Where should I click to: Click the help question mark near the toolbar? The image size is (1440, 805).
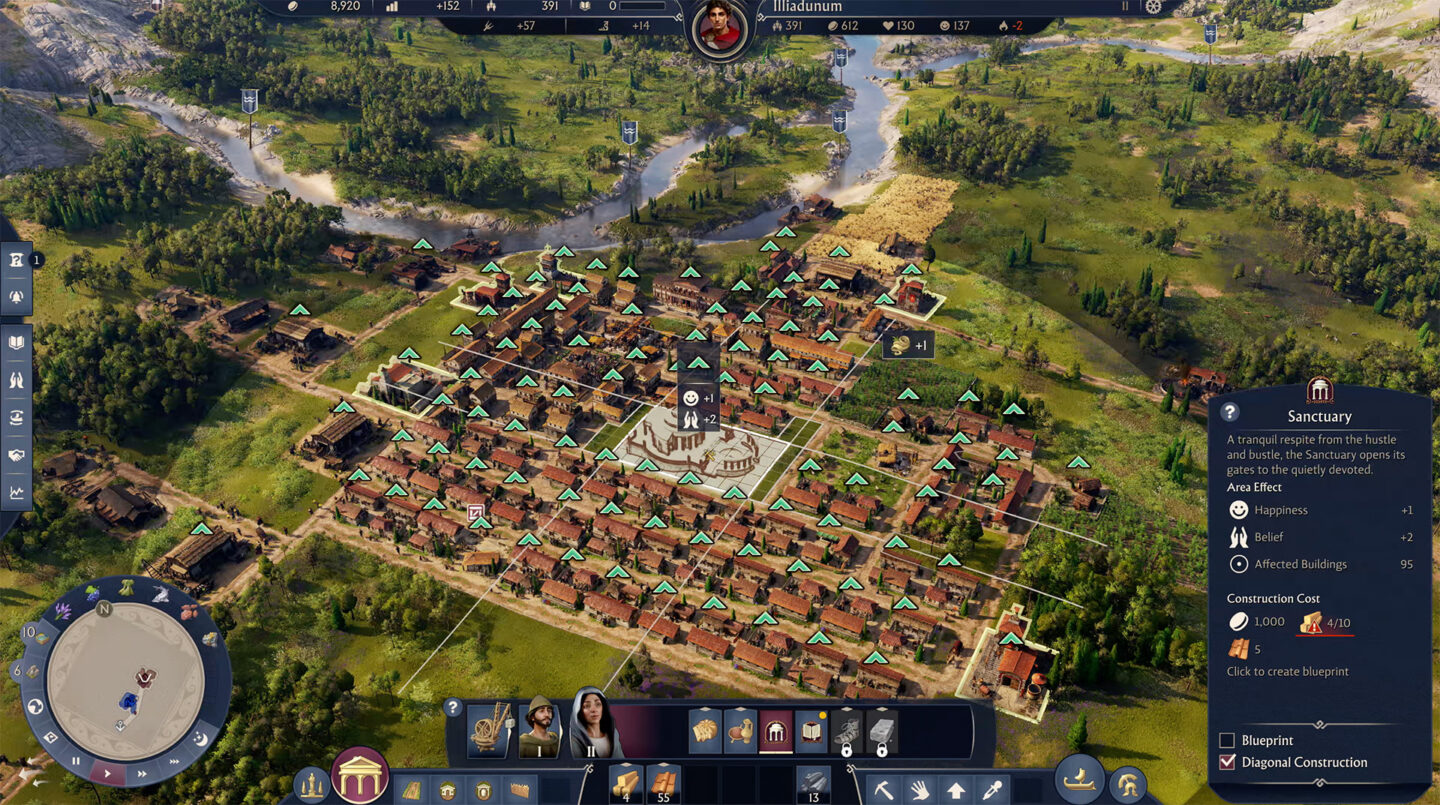tap(452, 707)
